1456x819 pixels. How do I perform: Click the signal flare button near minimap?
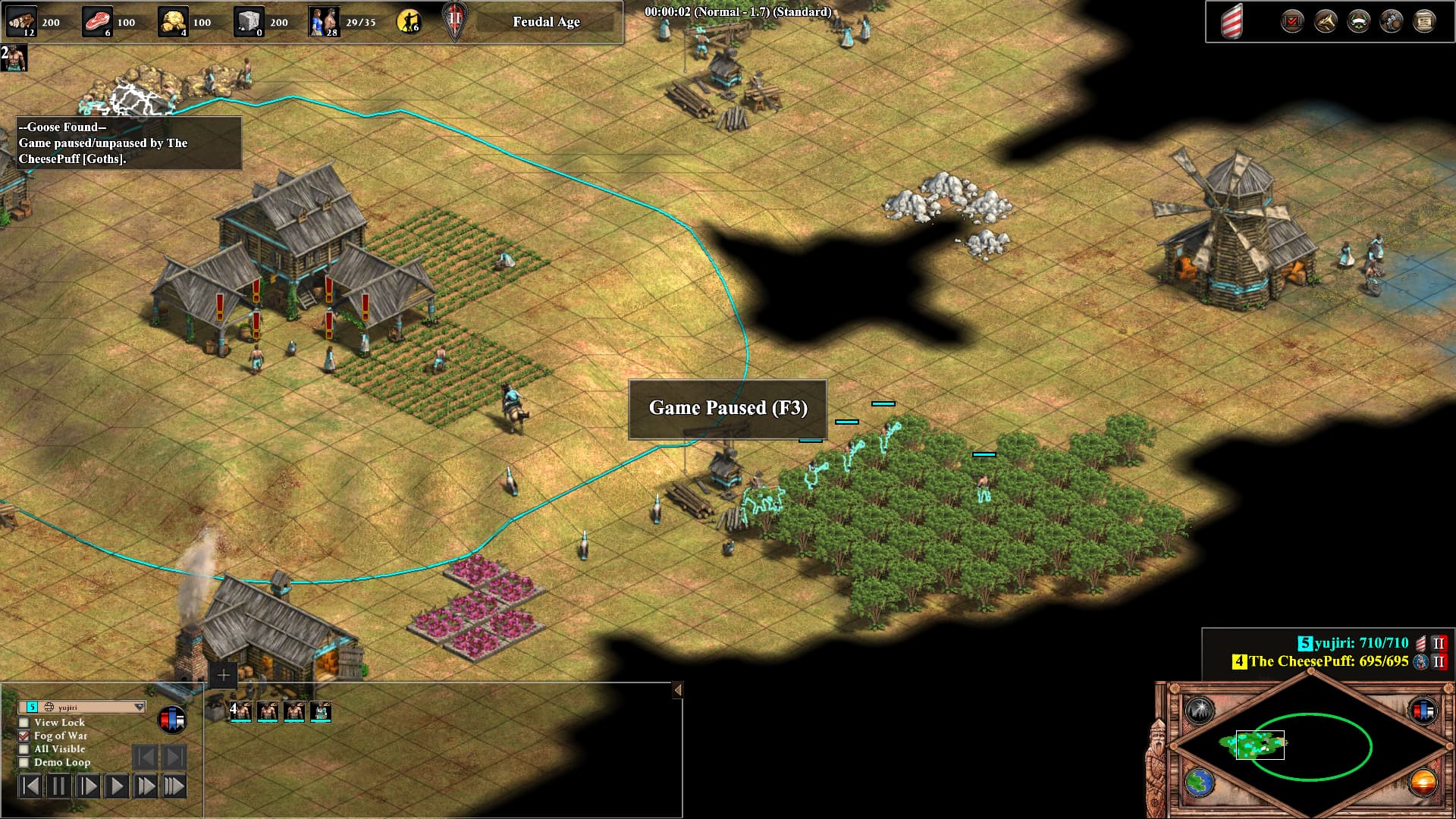click(1200, 711)
